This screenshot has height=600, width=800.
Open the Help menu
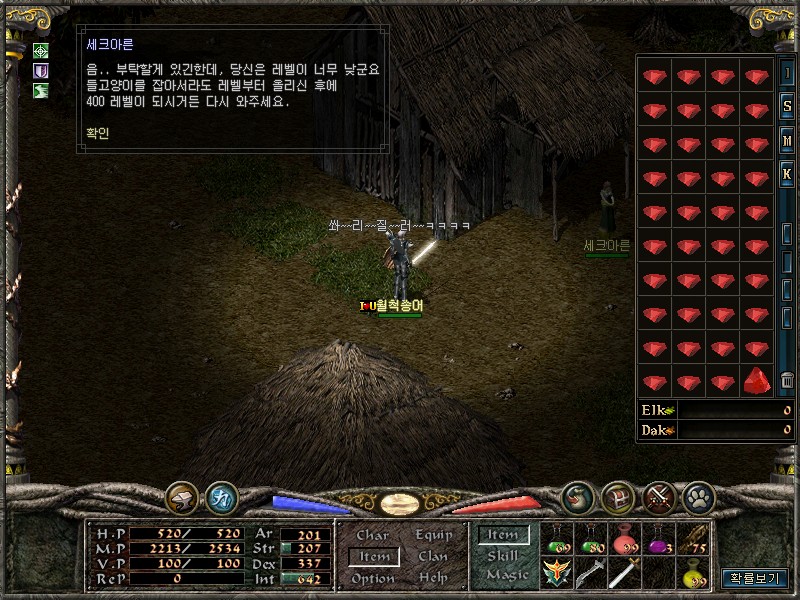pyautogui.click(x=433, y=579)
